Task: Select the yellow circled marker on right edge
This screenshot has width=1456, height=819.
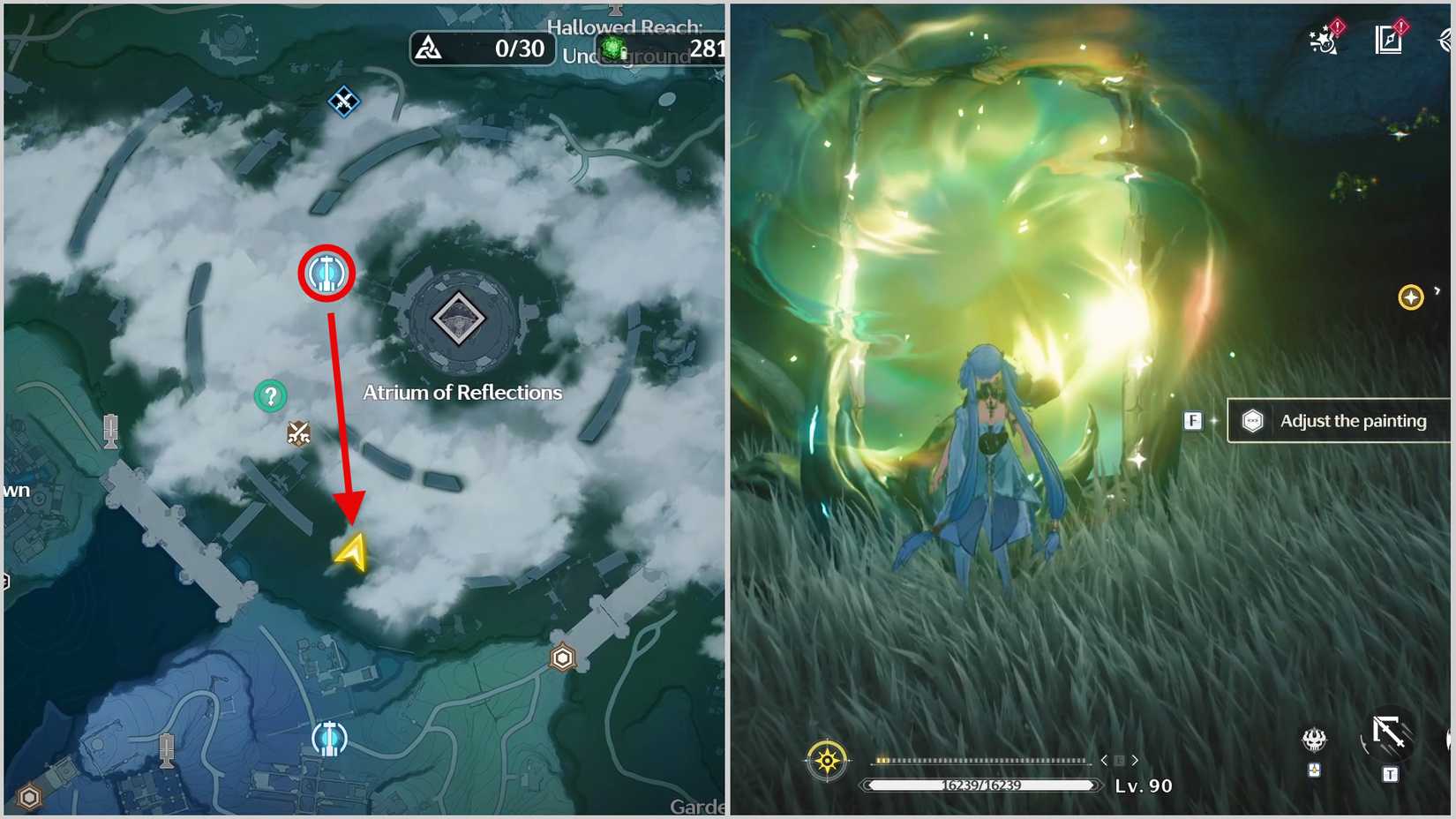Action: (1414, 297)
